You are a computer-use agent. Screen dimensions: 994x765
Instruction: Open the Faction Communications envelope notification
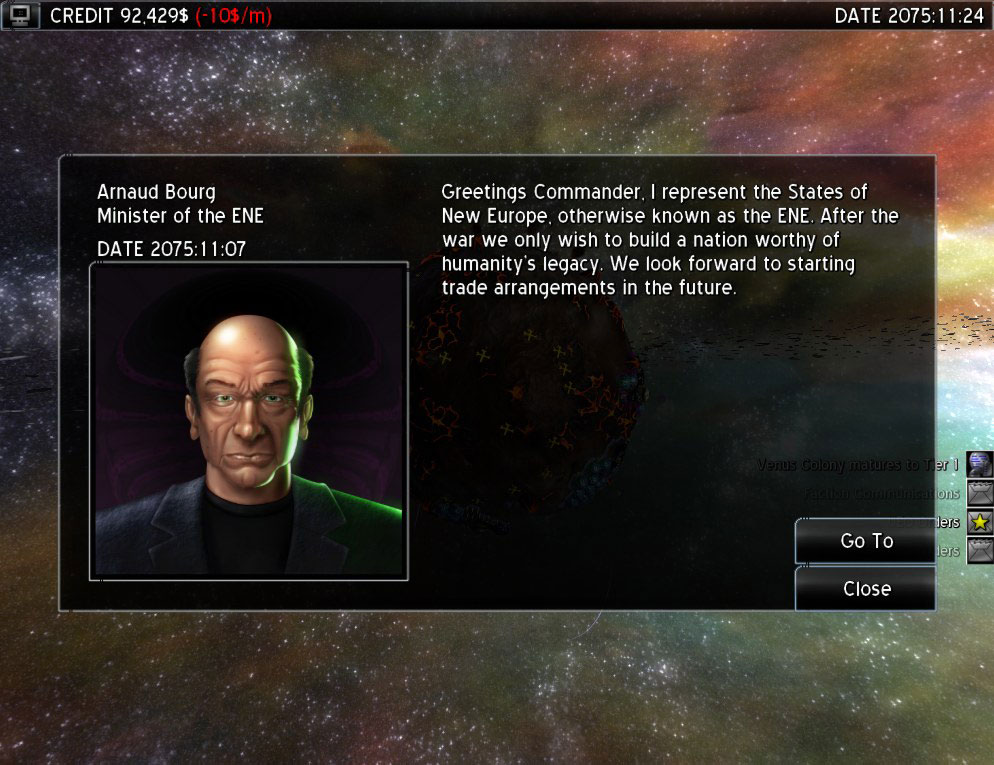980,493
